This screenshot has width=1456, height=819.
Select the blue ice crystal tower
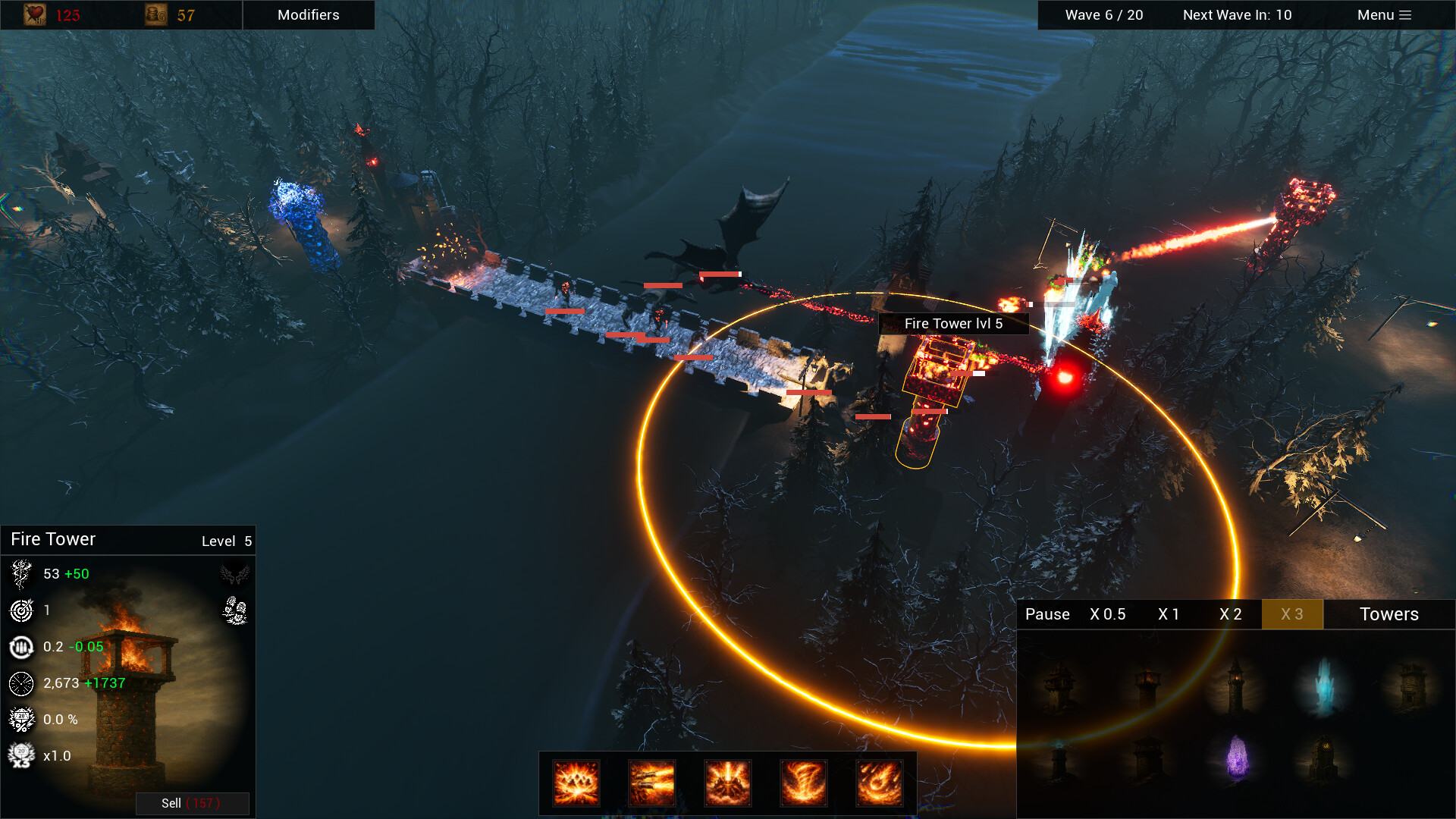[1324, 685]
